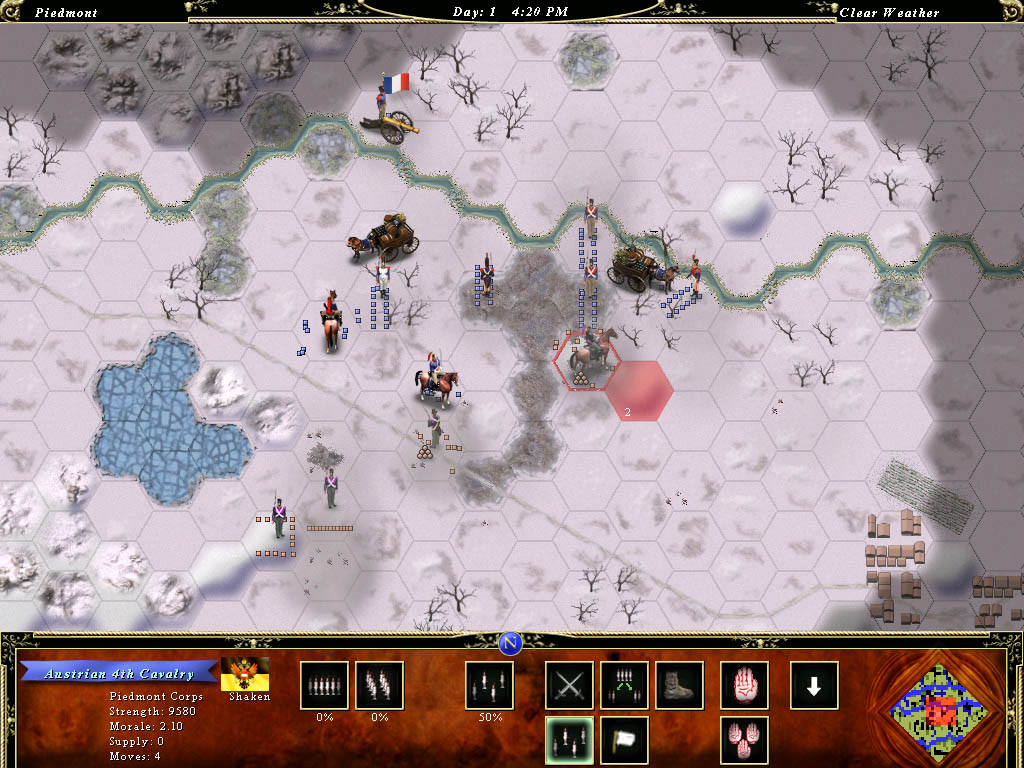Select the highlighted scattered soldiers icon
Screen dimensions: 1024x768
point(569,740)
